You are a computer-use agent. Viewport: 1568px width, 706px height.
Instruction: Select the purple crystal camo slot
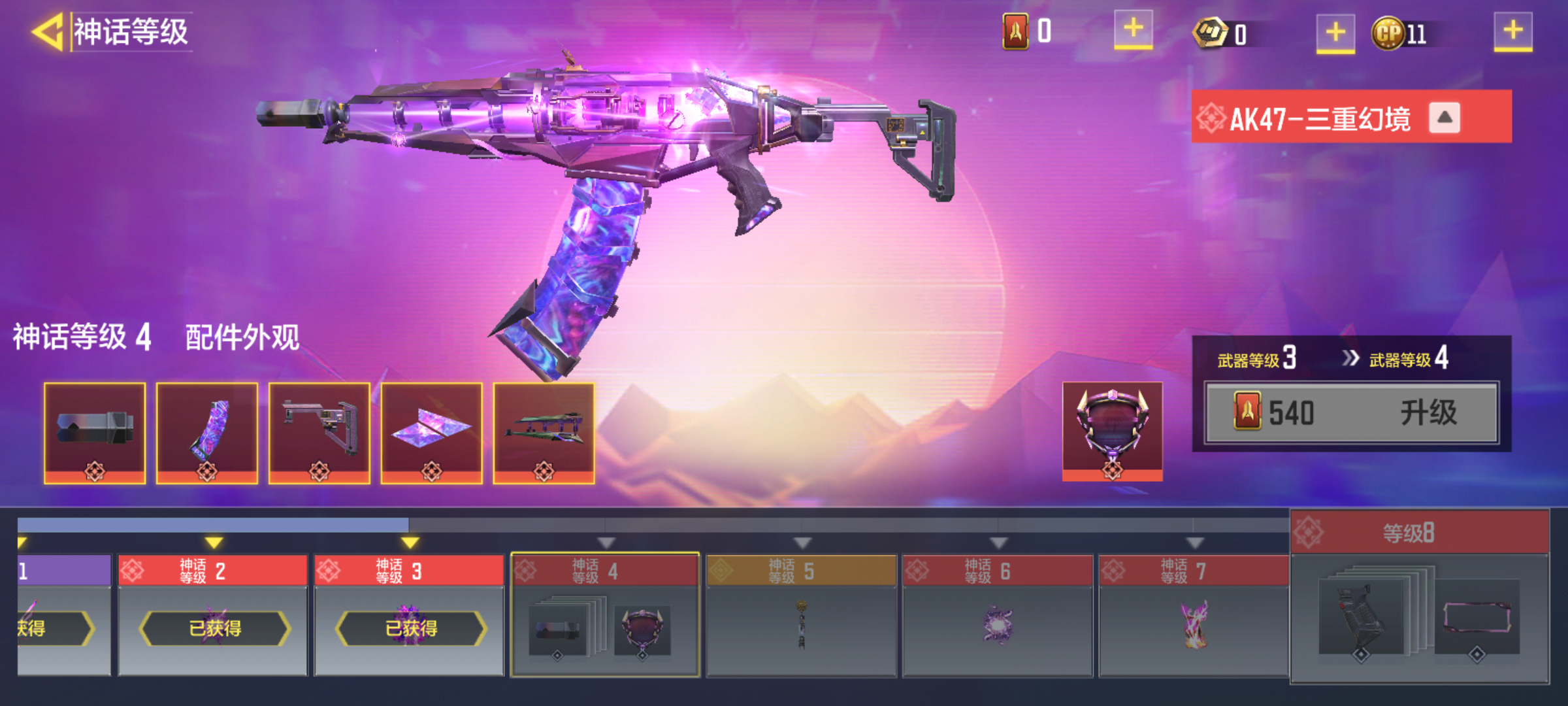tap(432, 433)
